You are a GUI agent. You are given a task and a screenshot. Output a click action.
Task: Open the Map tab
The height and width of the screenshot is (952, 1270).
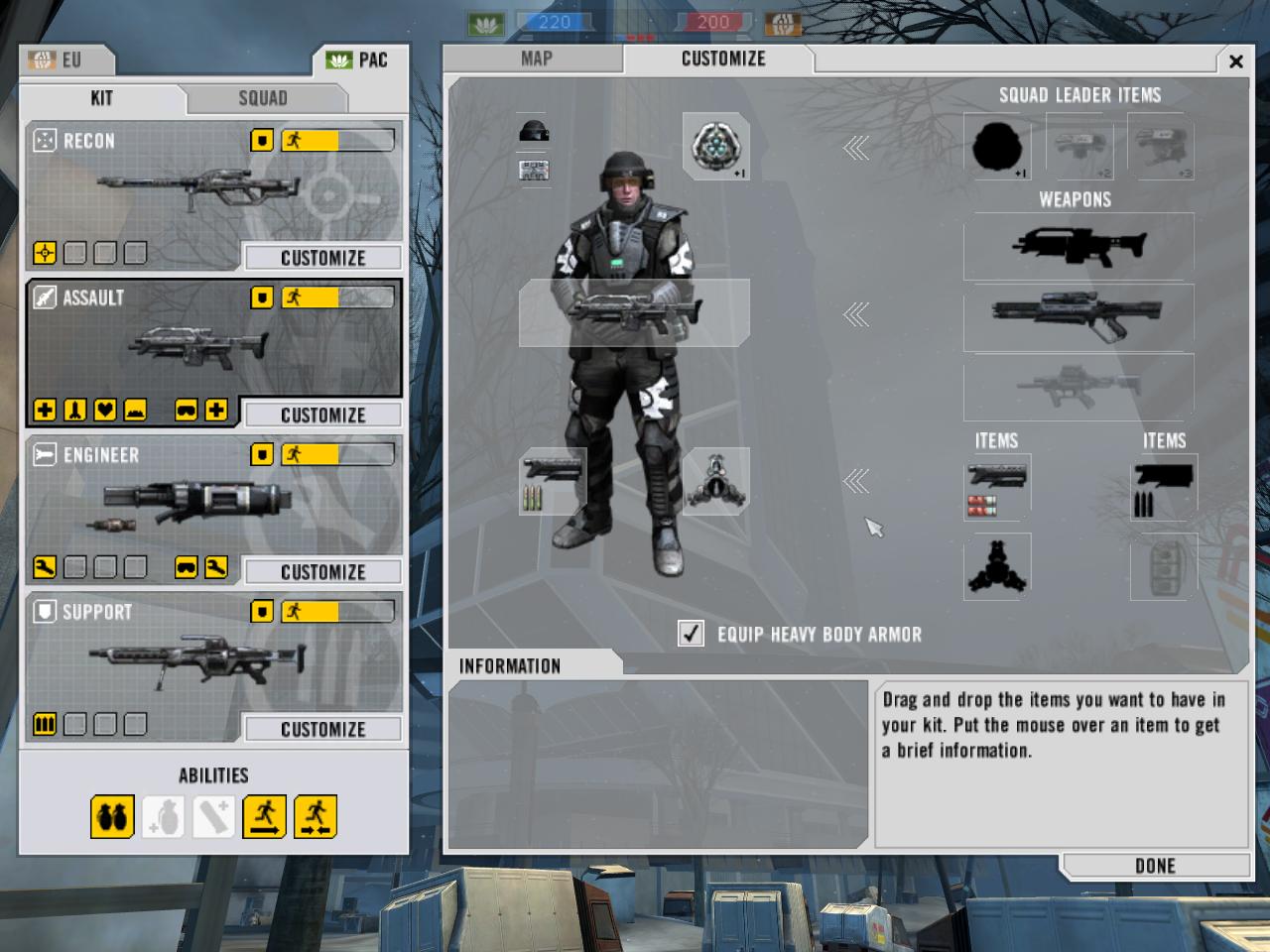coord(536,59)
